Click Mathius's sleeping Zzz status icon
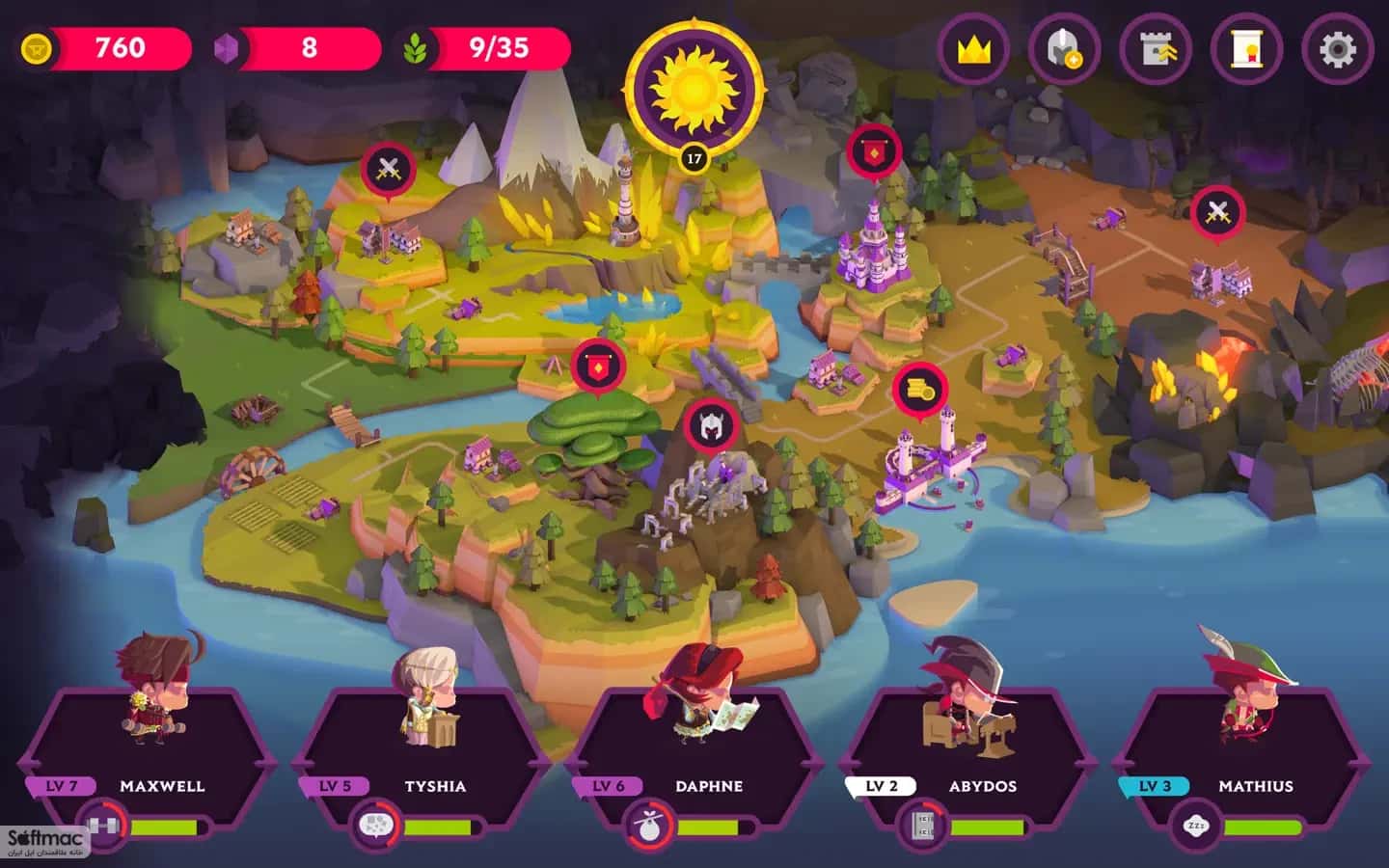The height and width of the screenshot is (868, 1389). tap(1196, 827)
